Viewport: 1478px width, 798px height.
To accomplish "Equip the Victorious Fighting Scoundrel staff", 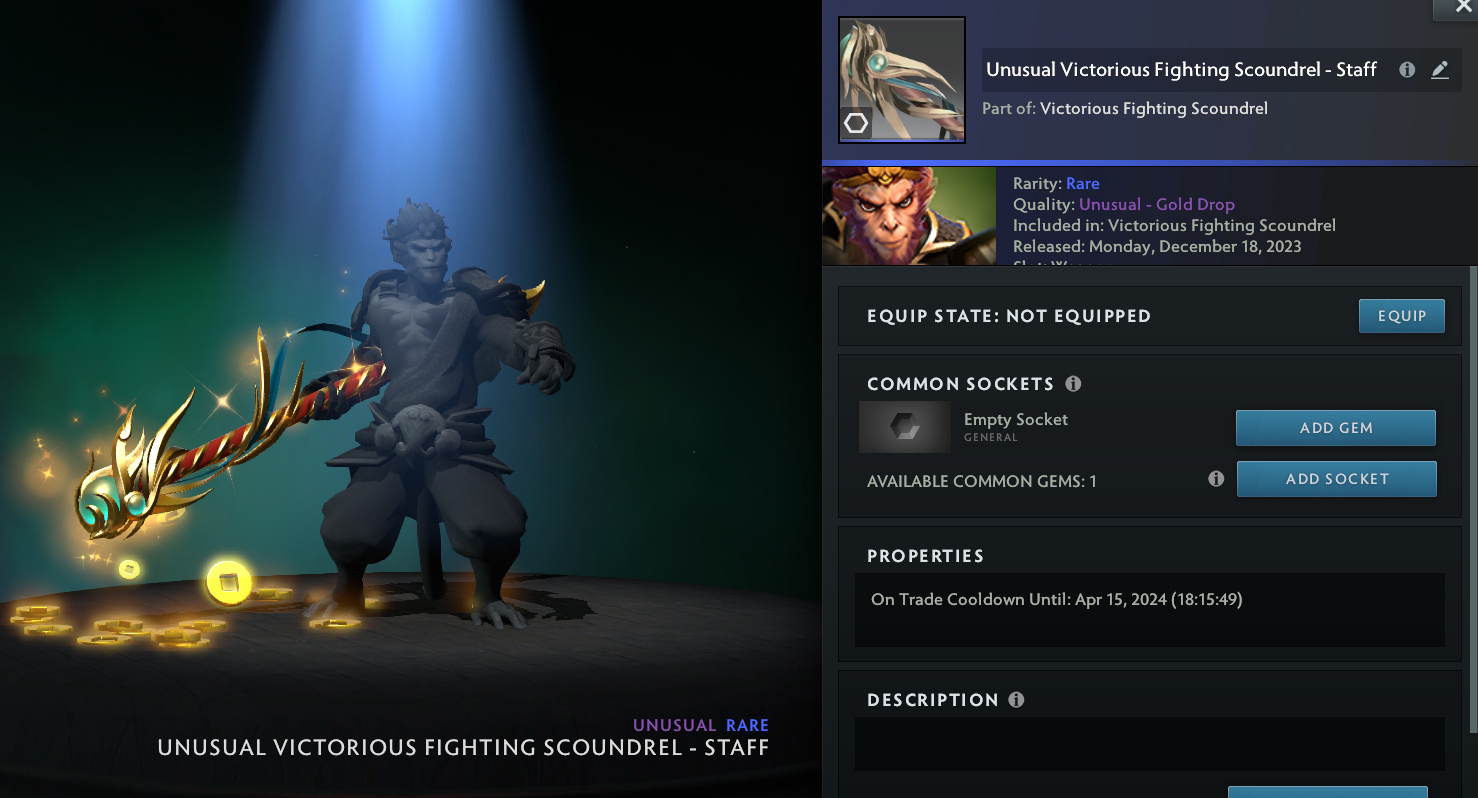I will (x=1401, y=316).
